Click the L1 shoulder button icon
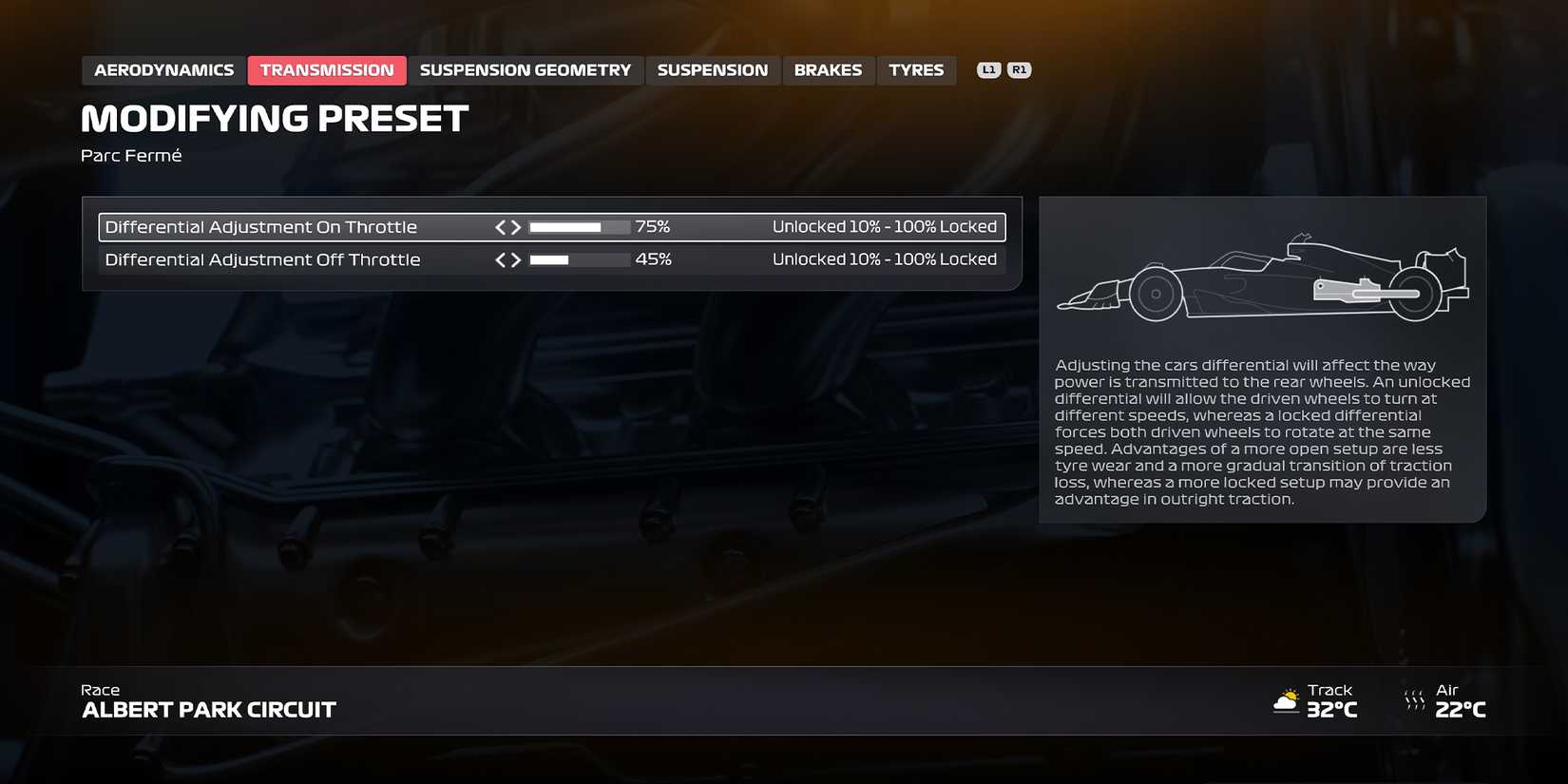This screenshot has width=1568, height=784. pyautogui.click(x=989, y=68)
